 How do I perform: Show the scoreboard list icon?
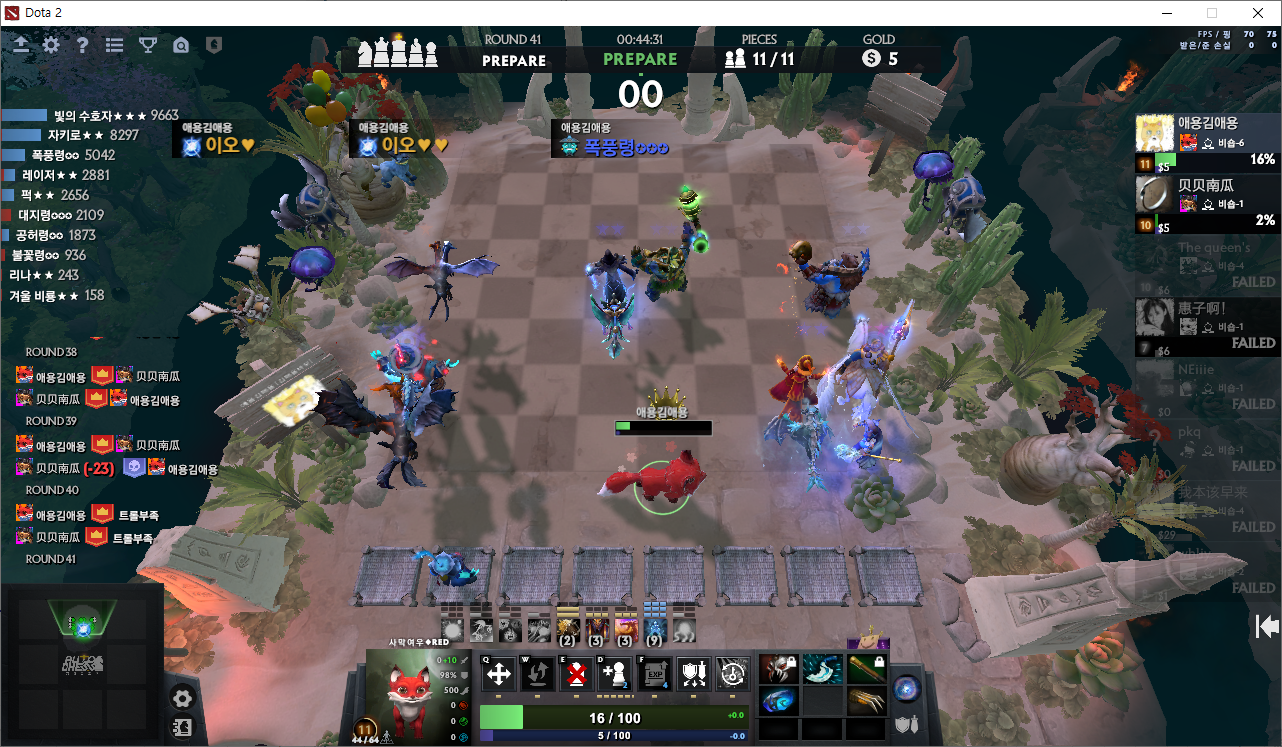pos(115,45)
